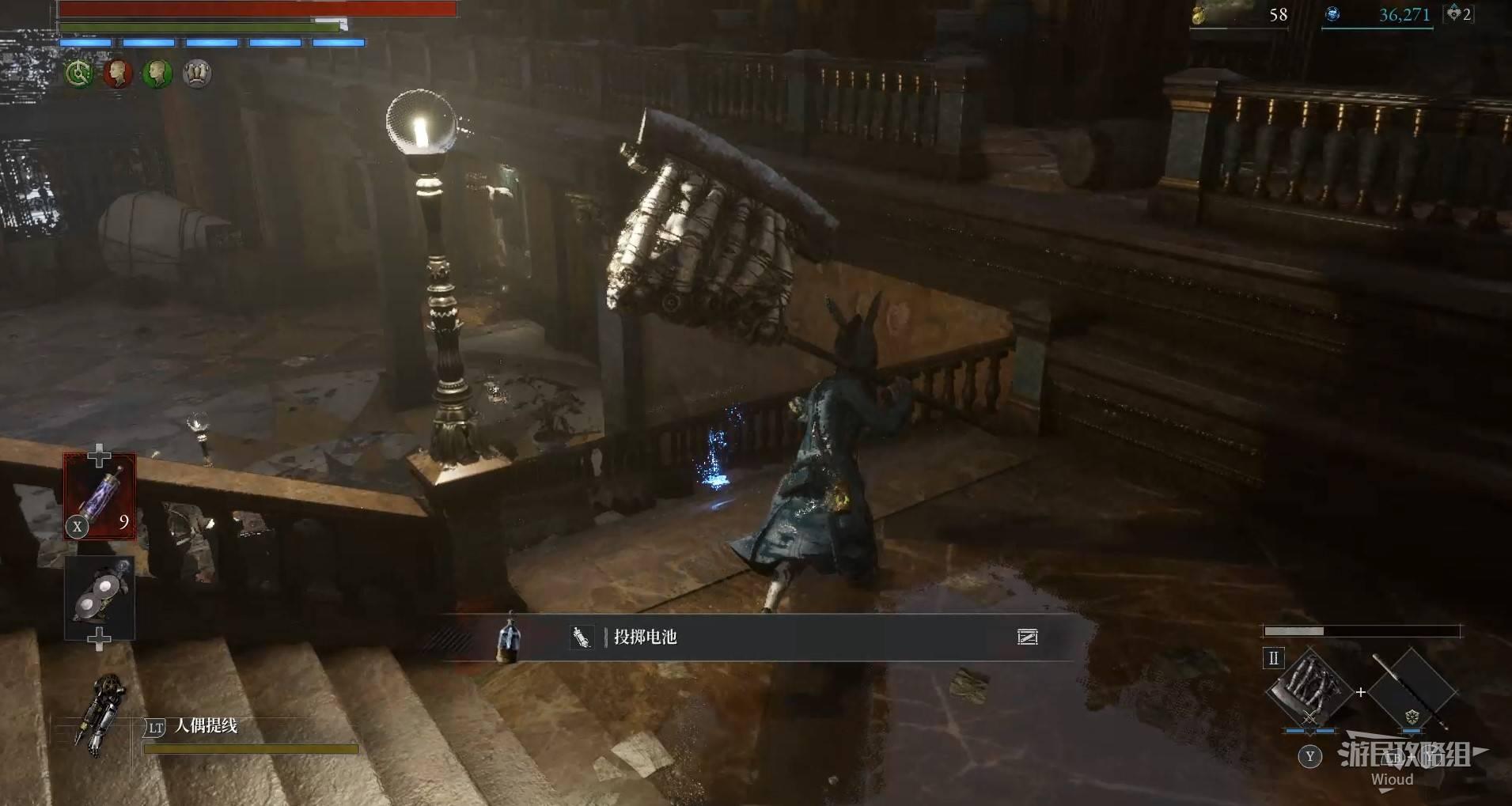Click the 投掷电池 item notification bar

point(760,638)
